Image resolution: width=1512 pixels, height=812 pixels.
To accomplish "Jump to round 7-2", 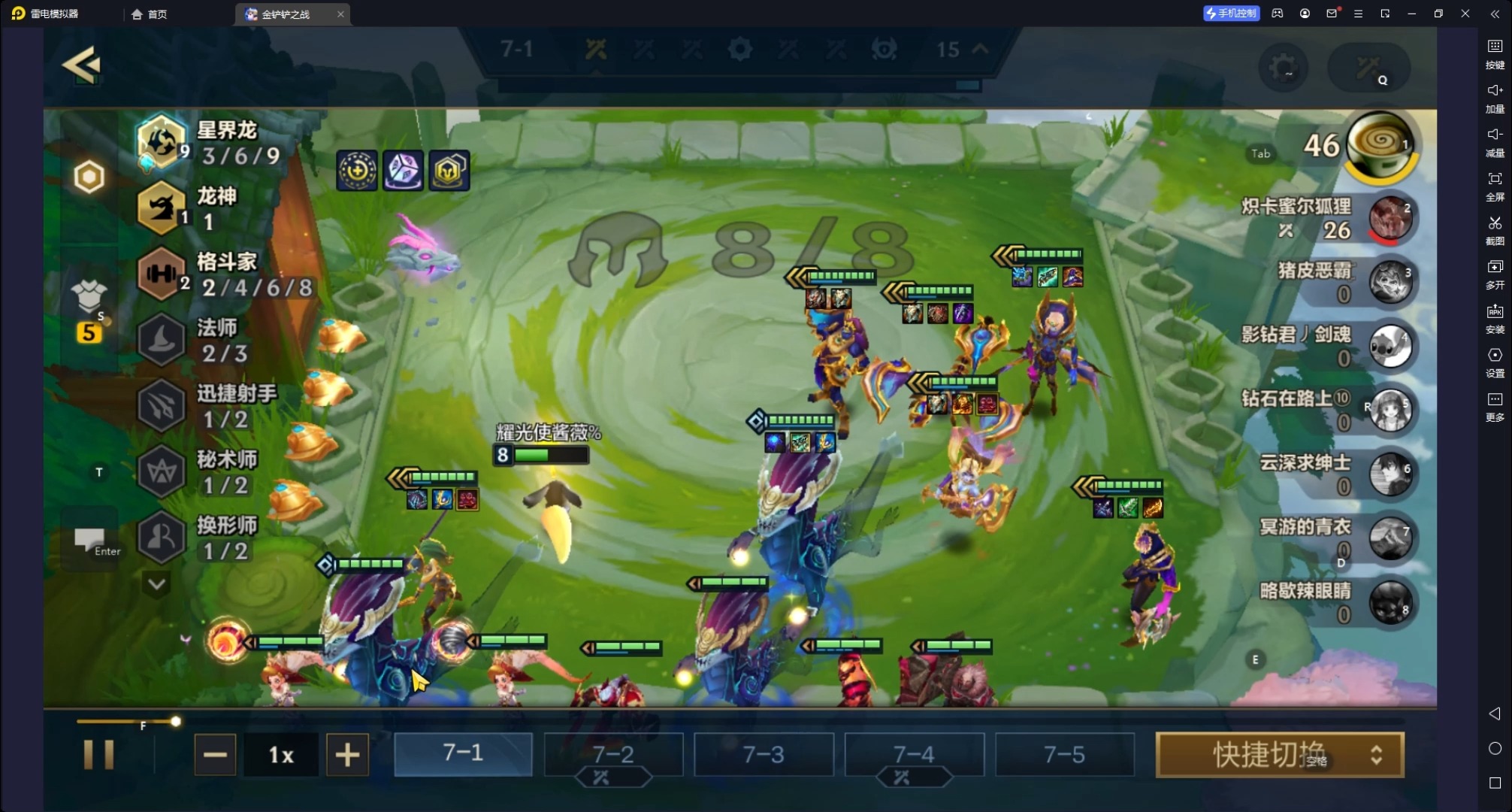I will coord(613,754).
